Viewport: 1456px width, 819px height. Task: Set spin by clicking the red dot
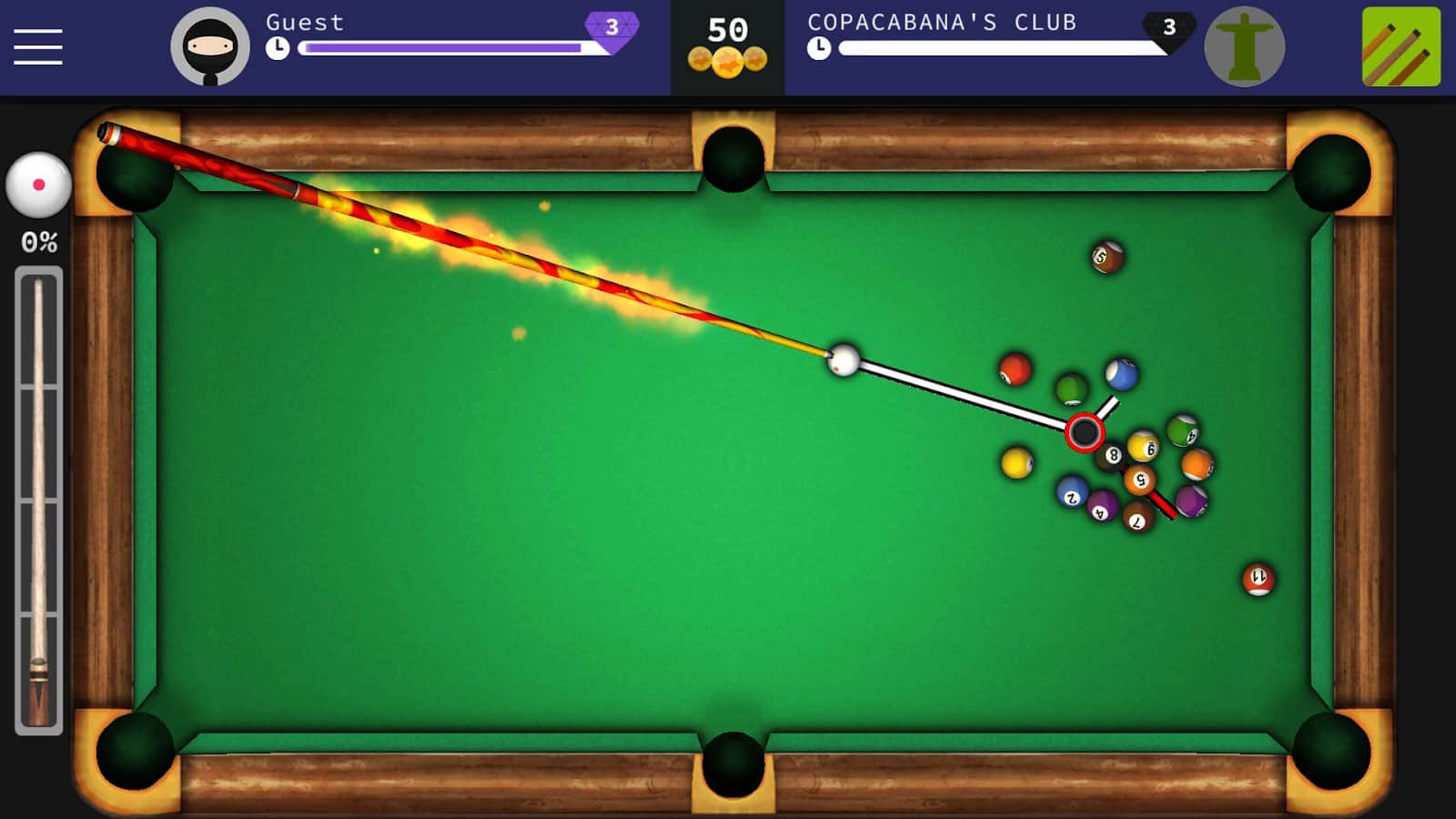coord(40,182)
